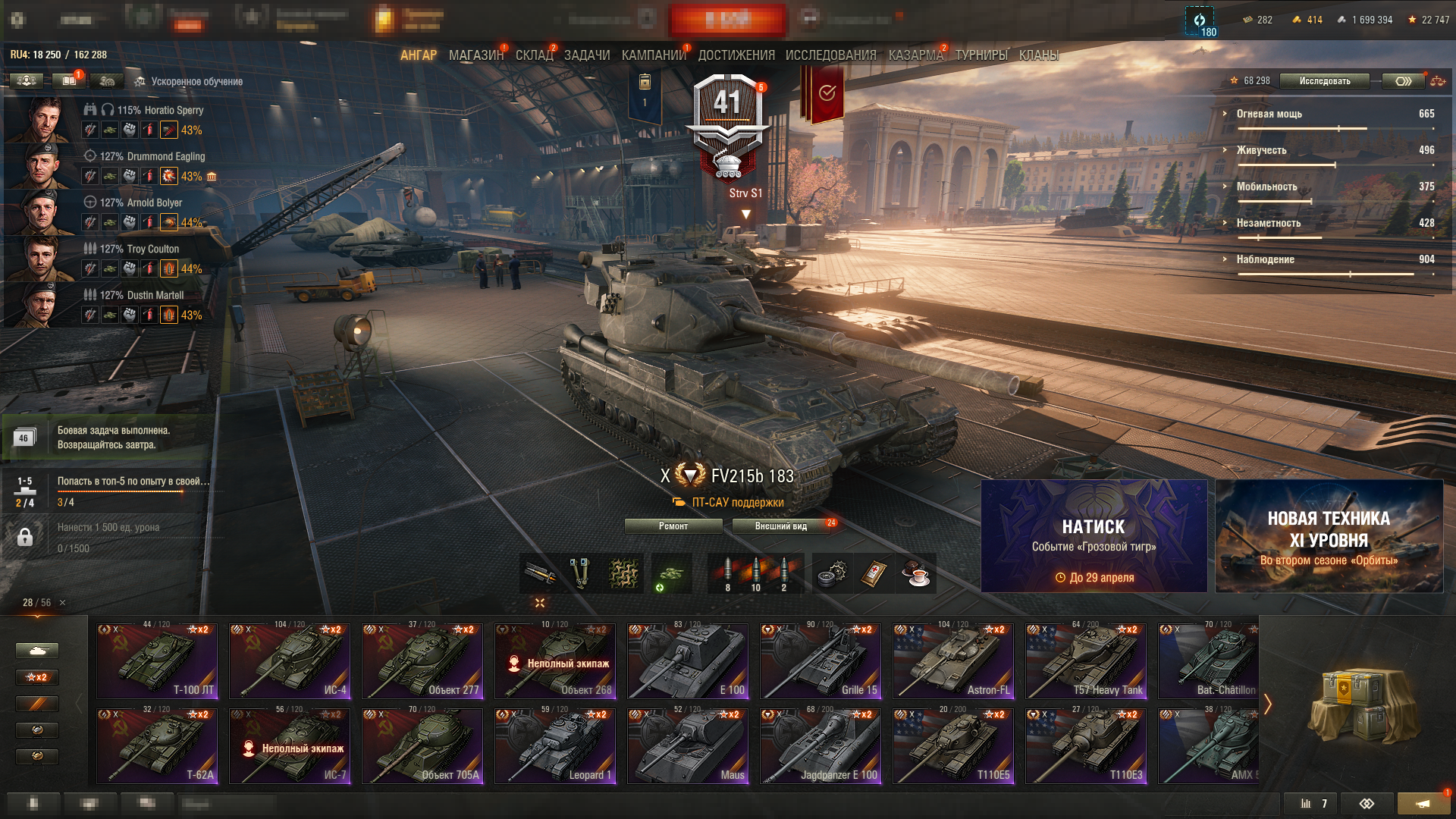1456x819 pixels.
Task: Collapse the vehicle carousel with left chevron
Action: pos(78,704)
